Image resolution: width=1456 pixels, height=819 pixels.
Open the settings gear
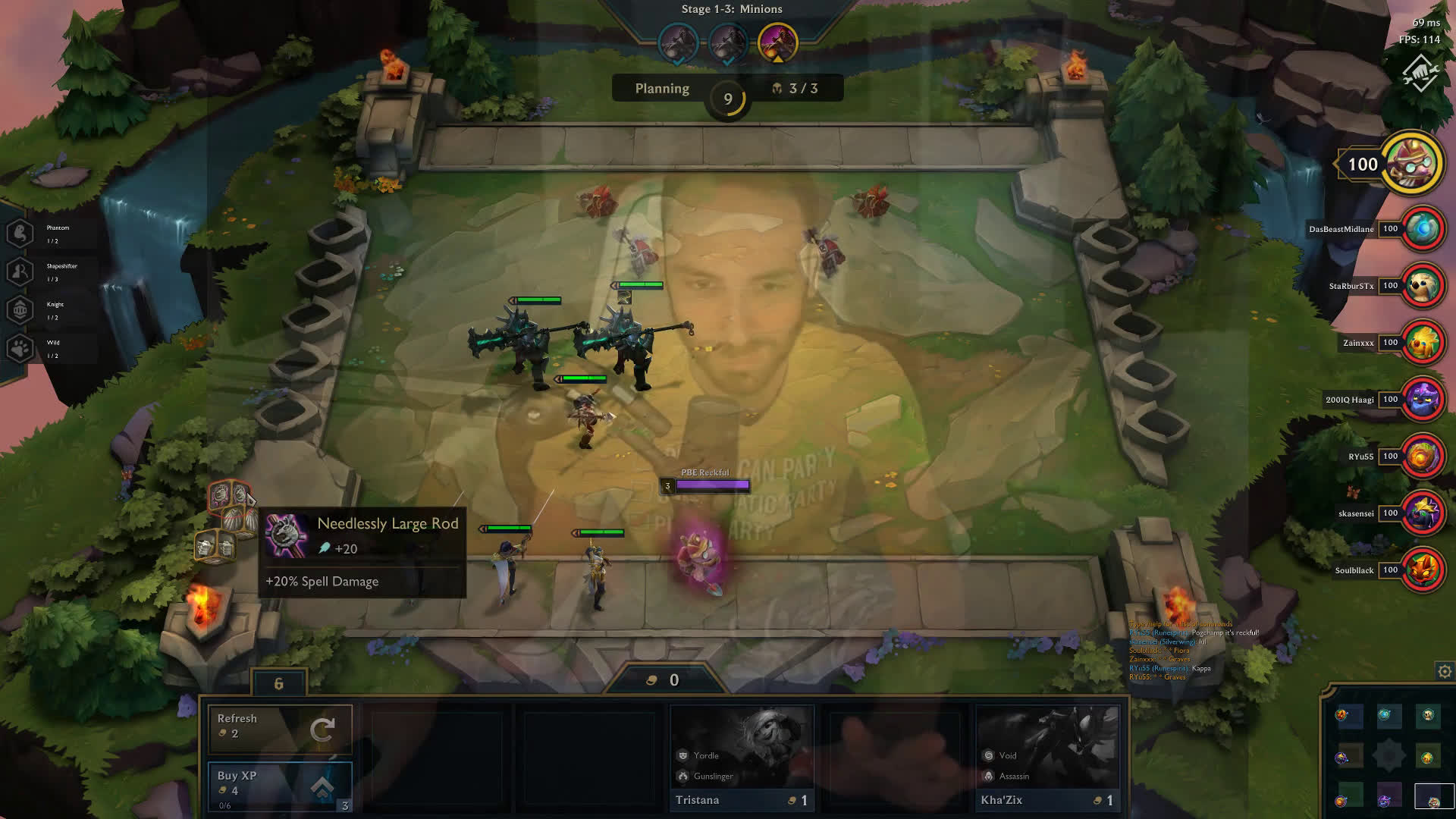point(1445,671)
